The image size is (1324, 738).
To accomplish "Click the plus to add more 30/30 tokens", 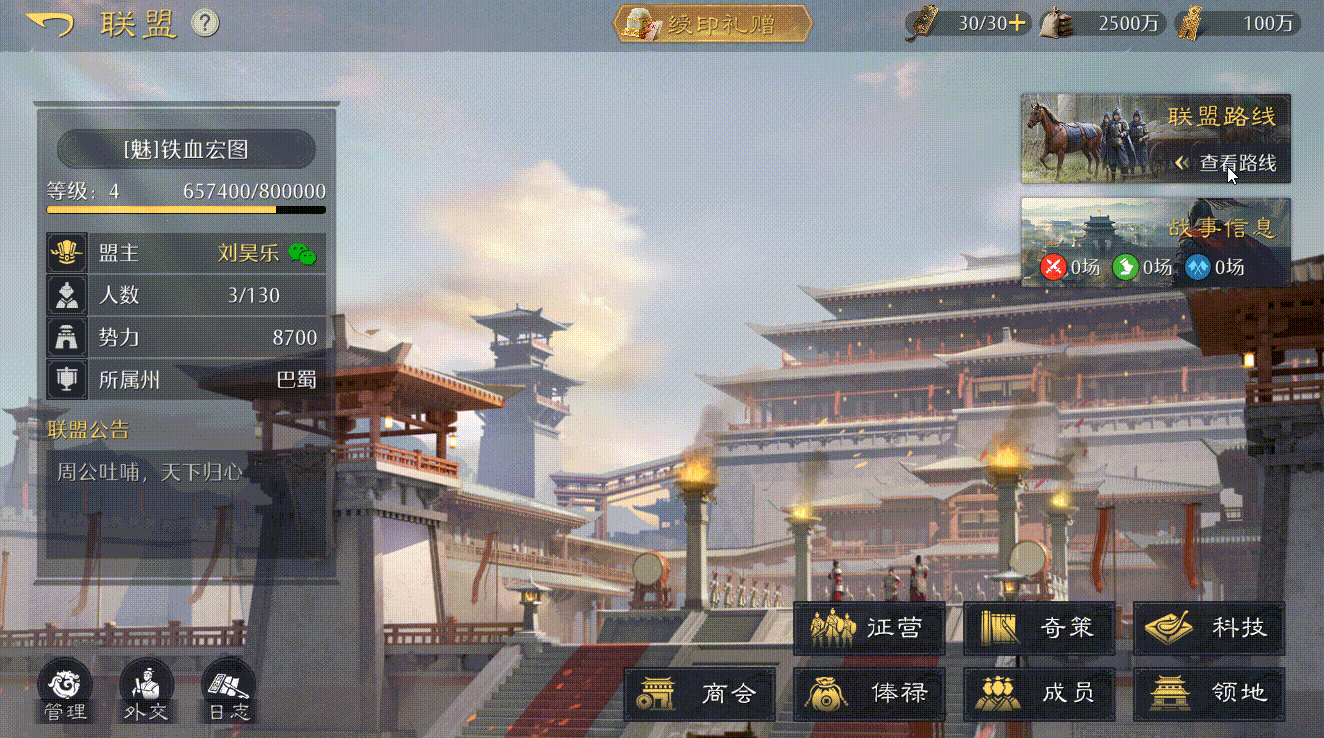I will tap(1019, 22).
